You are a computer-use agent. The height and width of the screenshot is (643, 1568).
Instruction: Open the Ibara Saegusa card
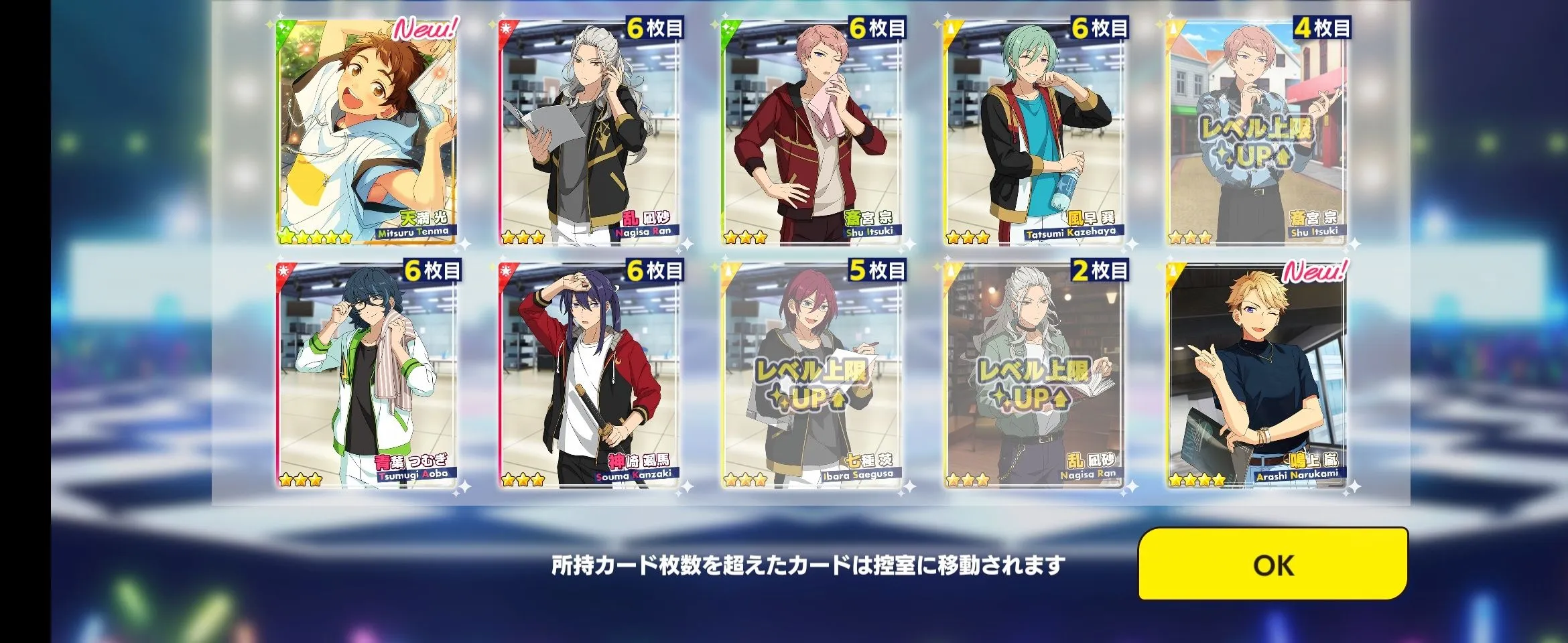(x=811, y=375)
